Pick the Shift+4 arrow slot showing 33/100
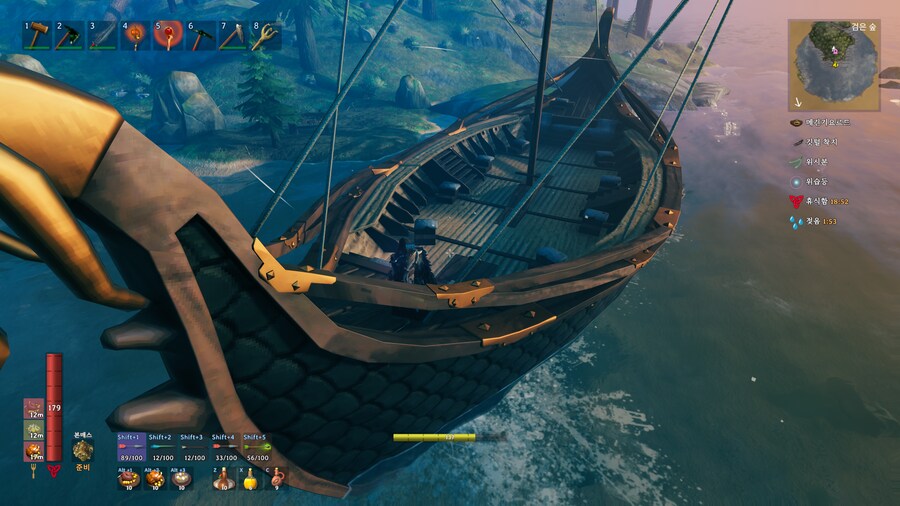 pos(224,448)
